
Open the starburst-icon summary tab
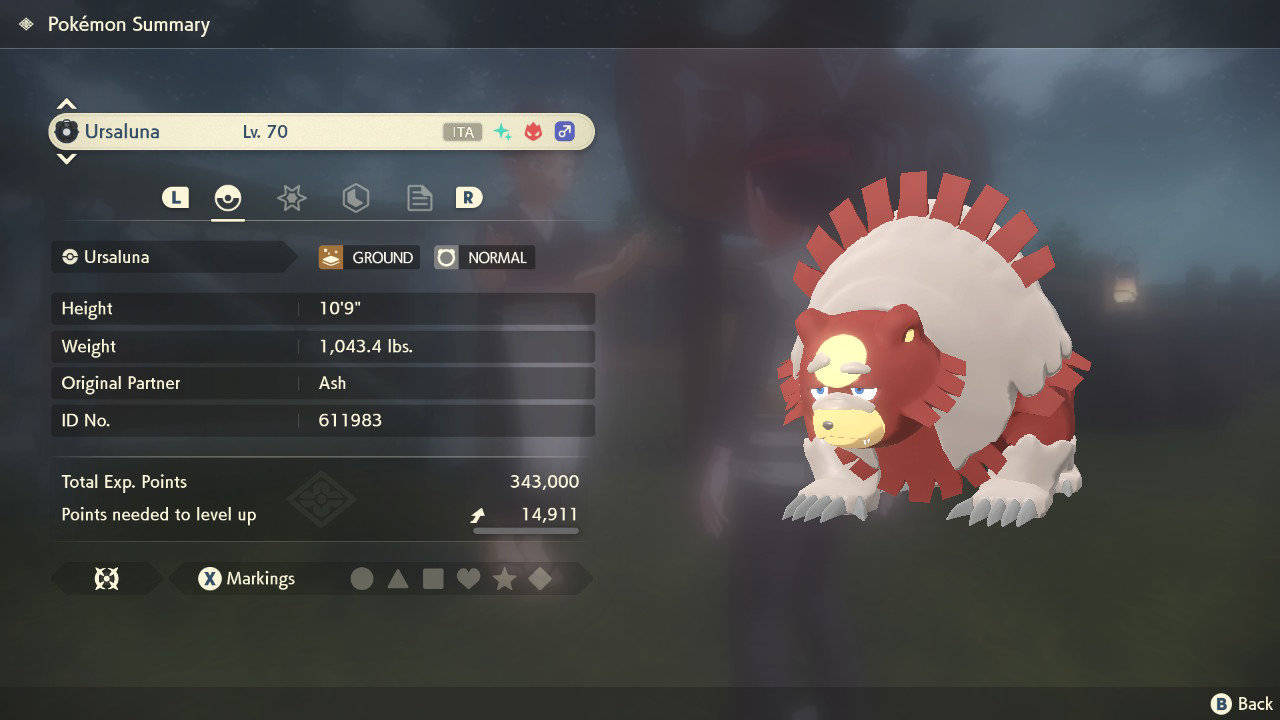pyautogui.click(x=291, y=198)
